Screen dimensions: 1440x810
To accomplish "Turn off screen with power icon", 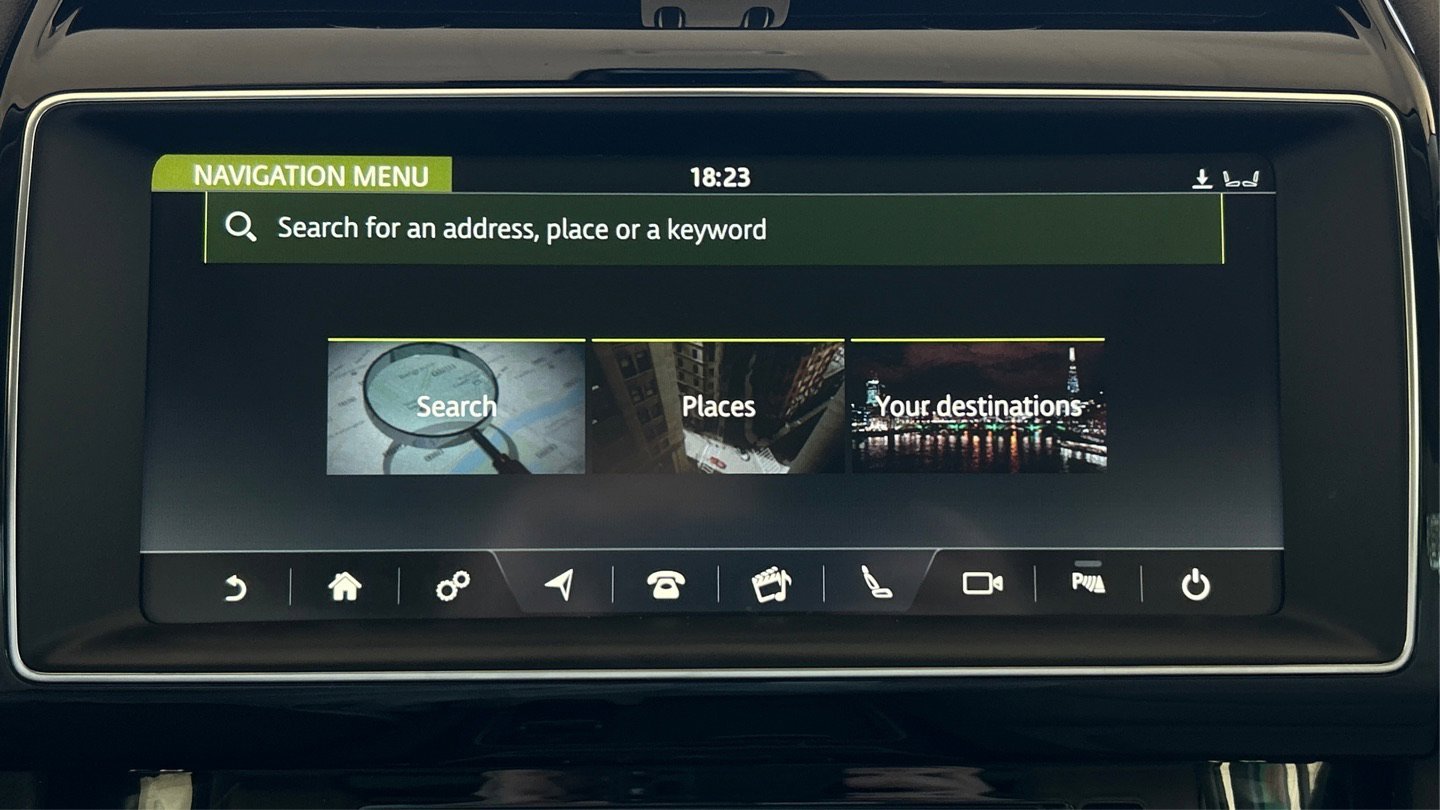I will coord(1195,585).
